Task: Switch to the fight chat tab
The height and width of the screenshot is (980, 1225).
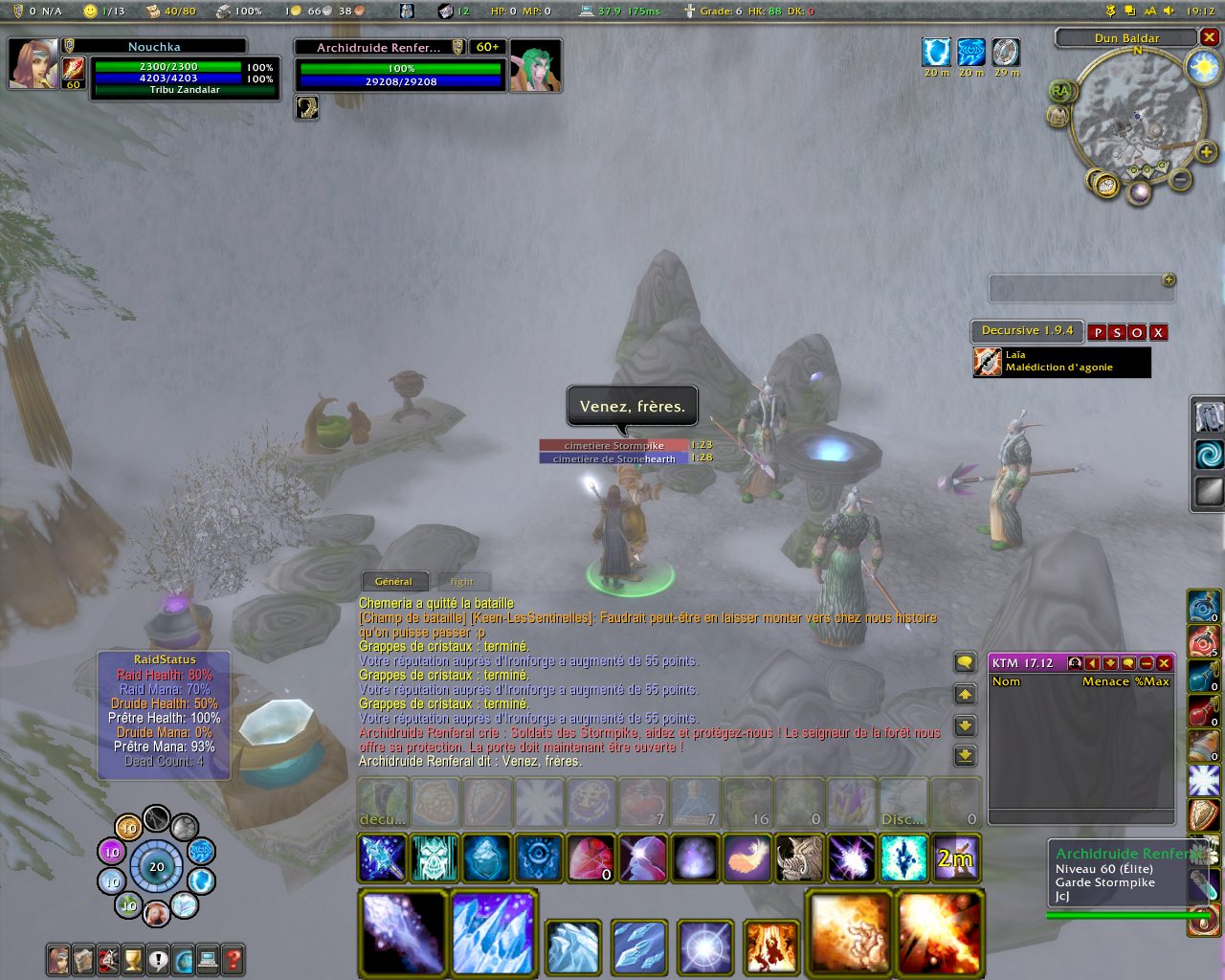Action: 462,581
